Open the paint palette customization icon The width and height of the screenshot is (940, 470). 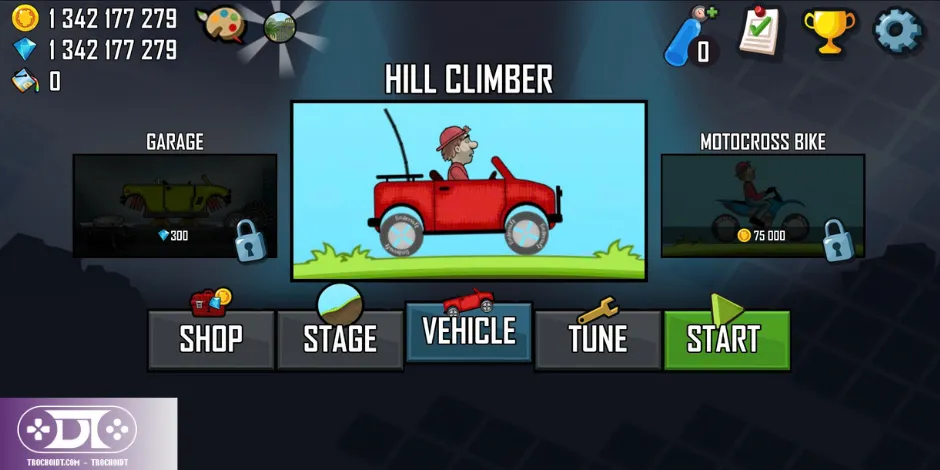point(220,24)
